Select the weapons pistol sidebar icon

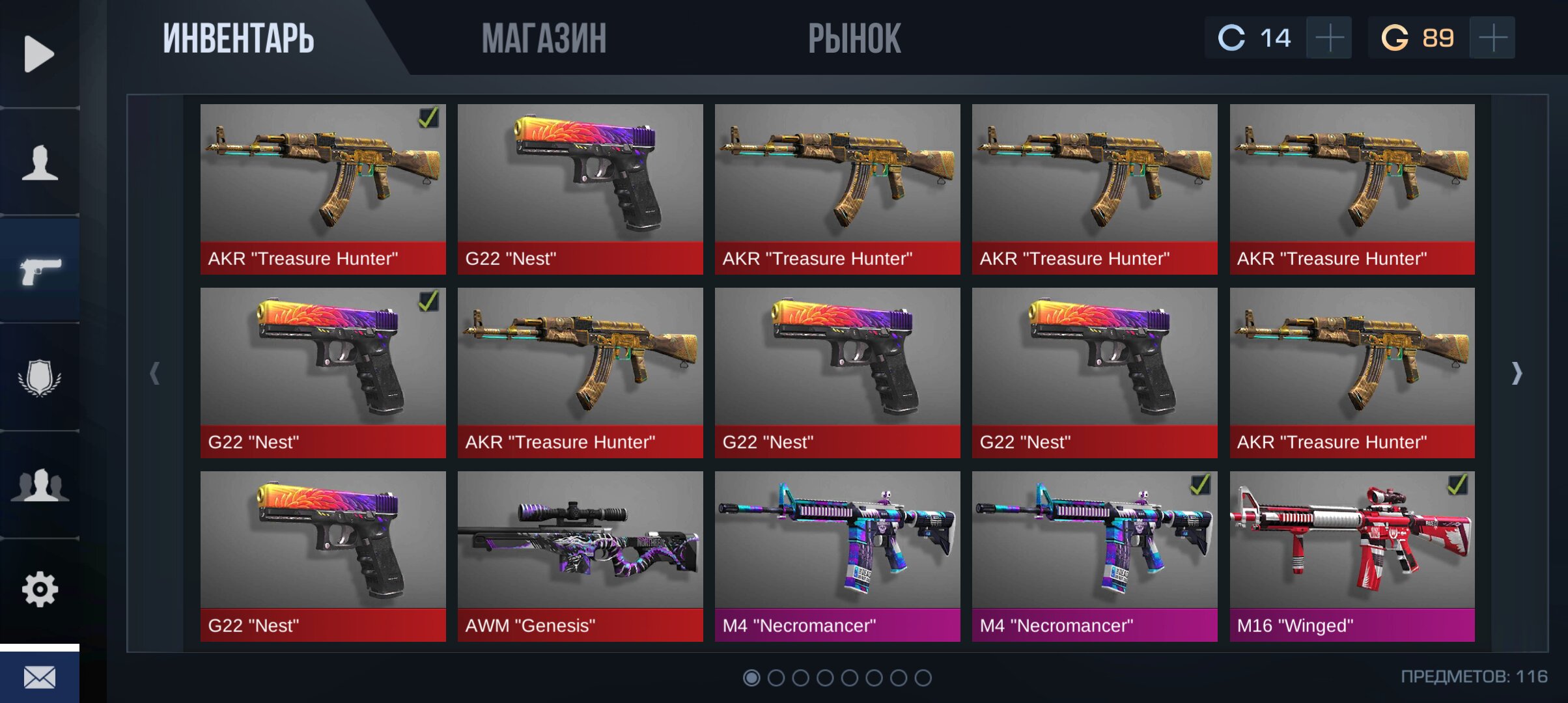40,270
